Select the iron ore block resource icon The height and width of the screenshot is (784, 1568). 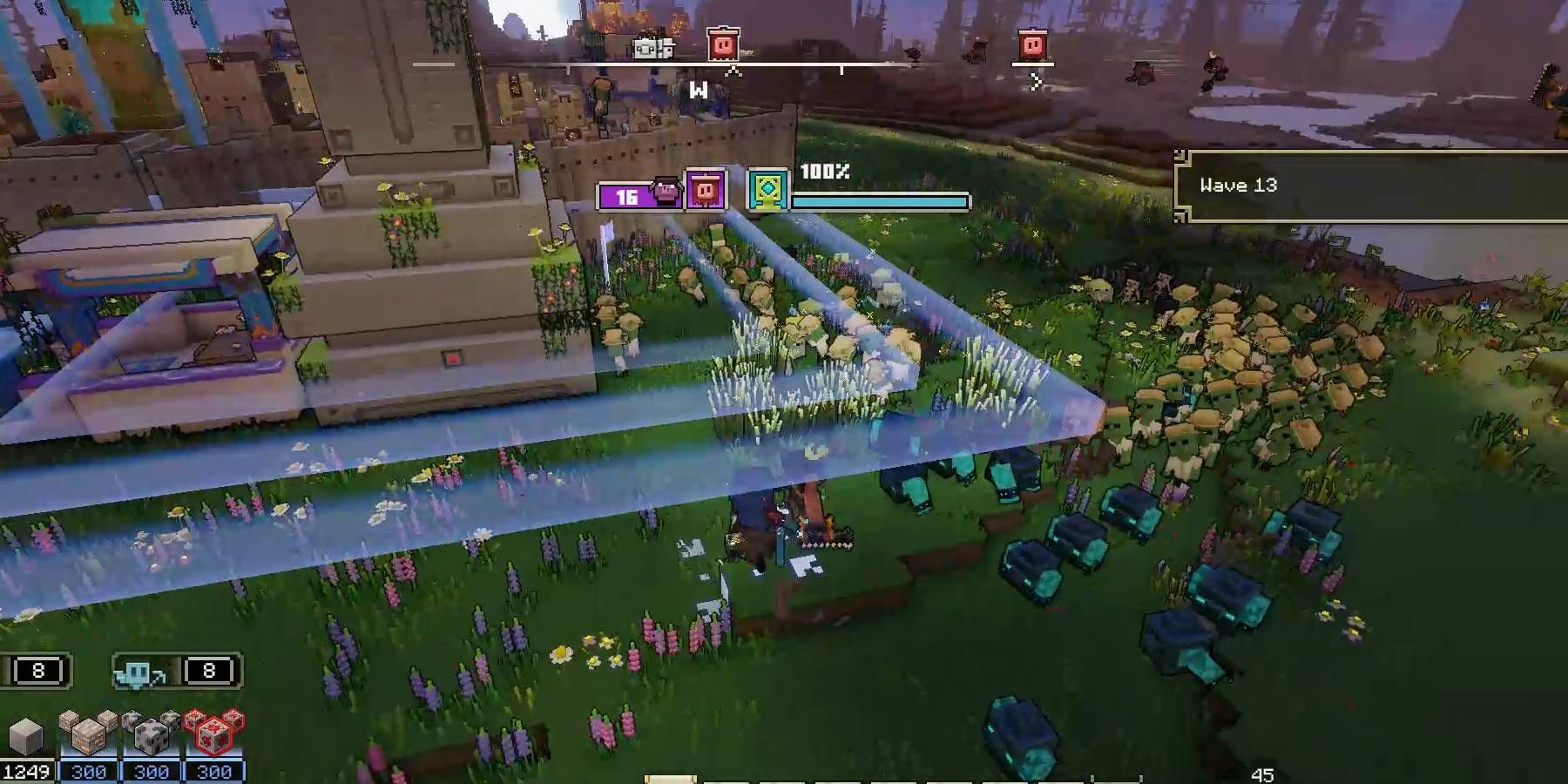point(87,736)
